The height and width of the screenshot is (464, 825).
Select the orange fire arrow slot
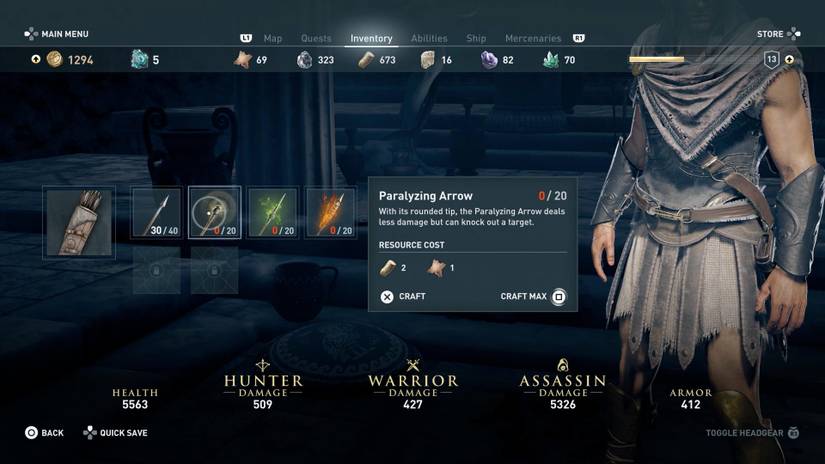point(330,213)
